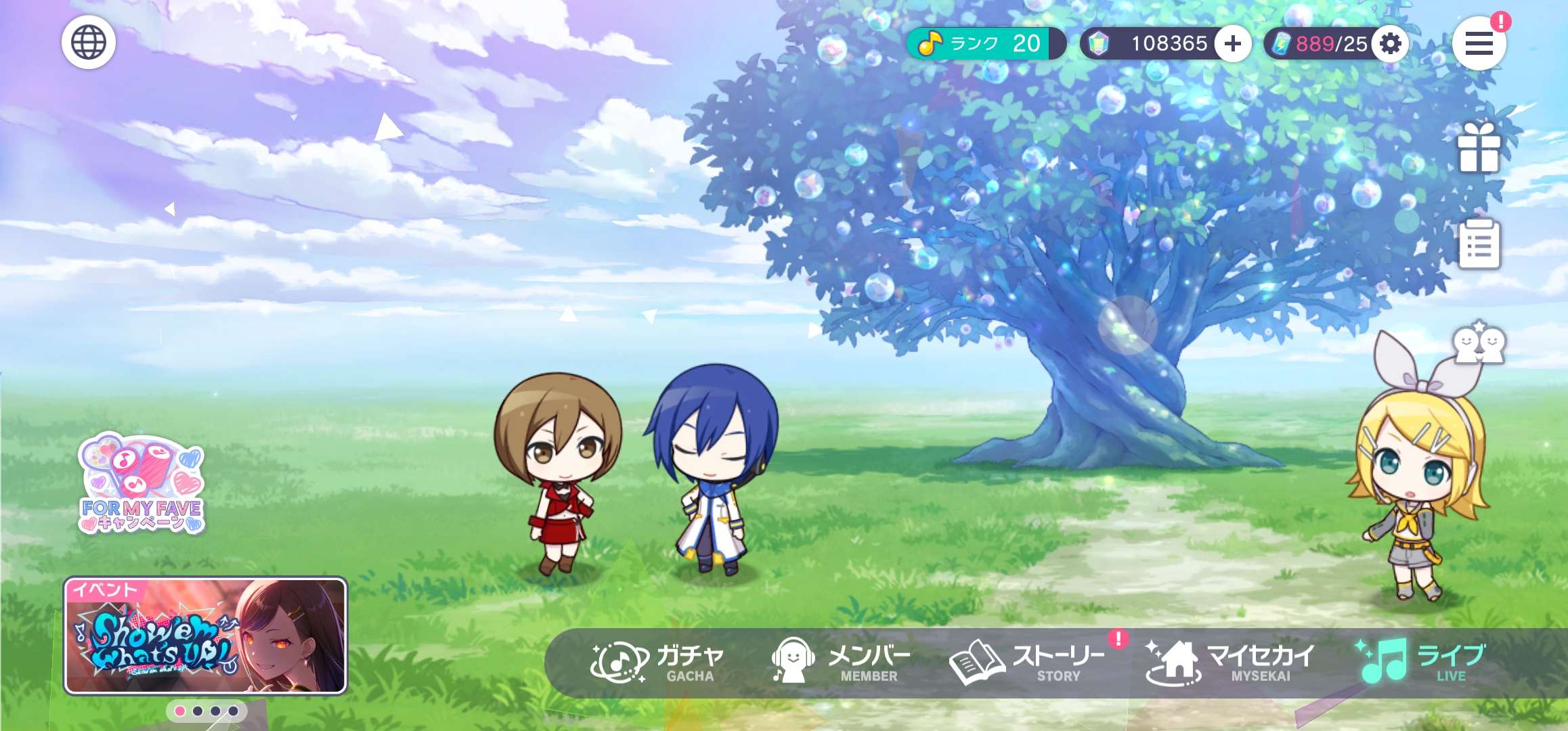Go to the Gacha menu
The height and width of the screenshot is (731, 1568).
[657, 663]
